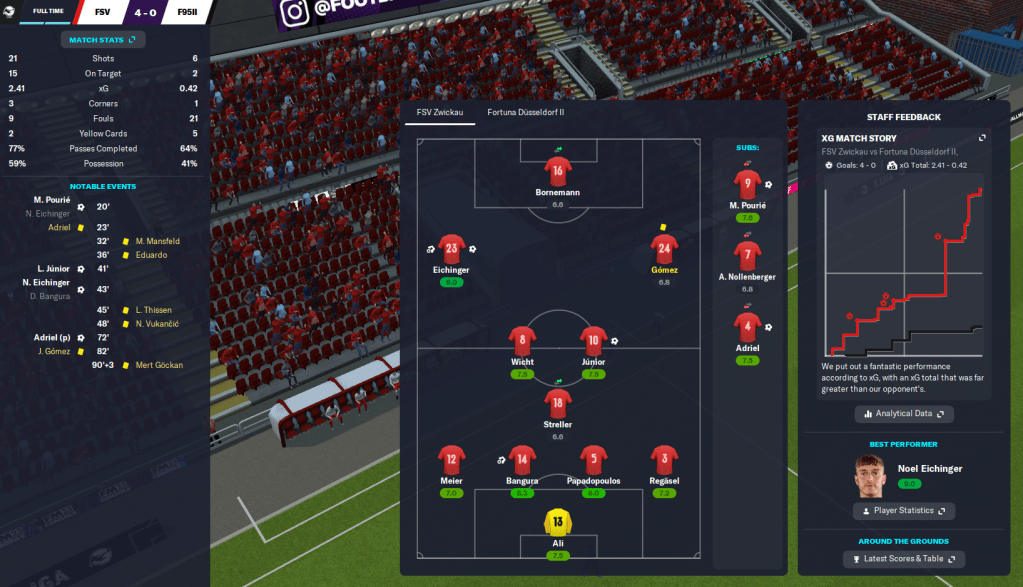Click Streller's number 18 shirt
The width and height of the screenshot is (1023, 587).
(x=558, y=404)
